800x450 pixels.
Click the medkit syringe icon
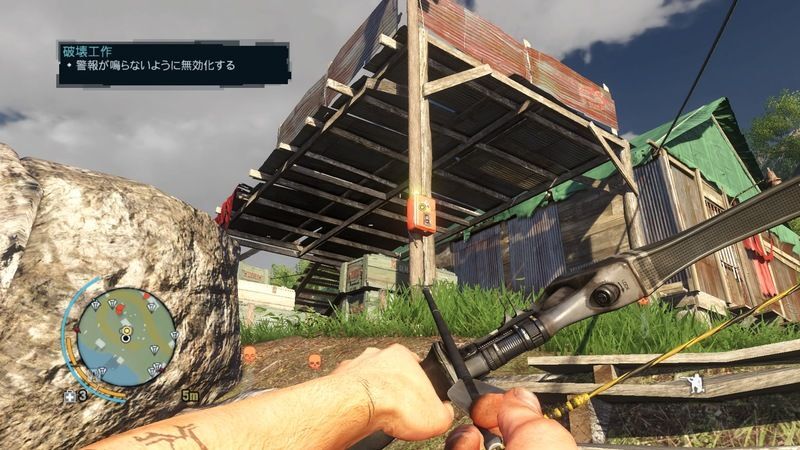(70, 396)
